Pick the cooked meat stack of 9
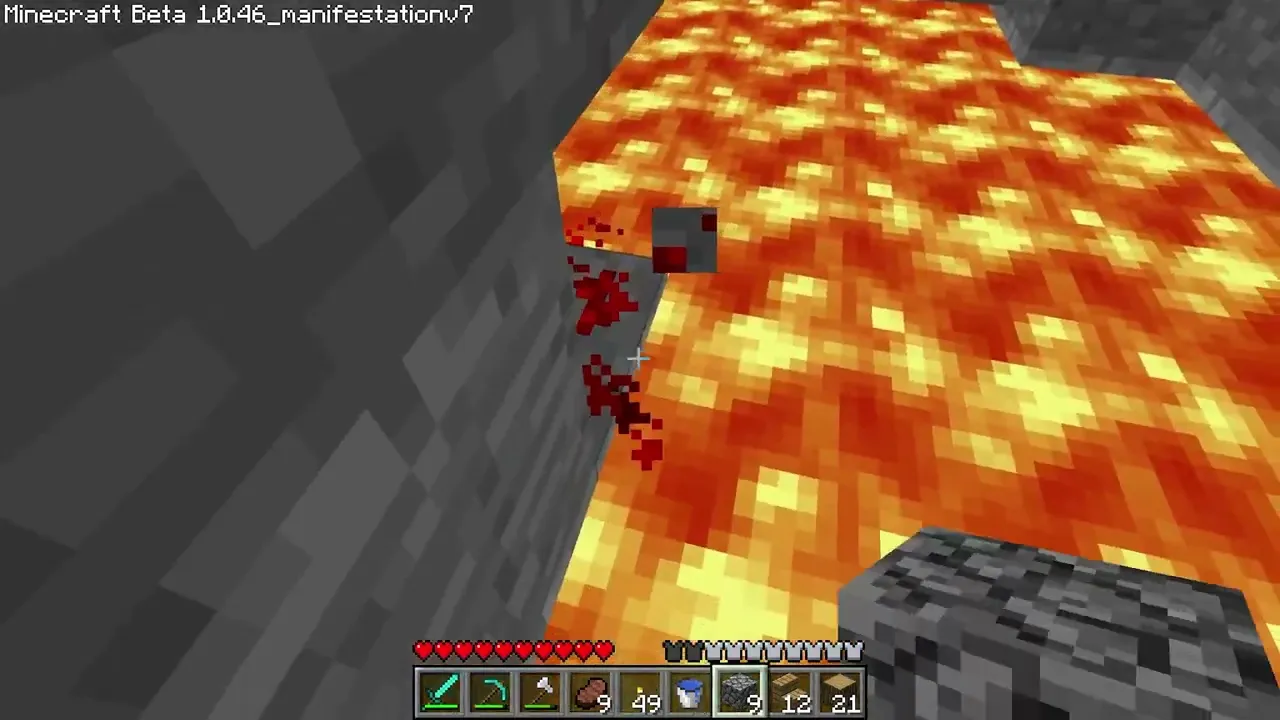 (591, 693)
